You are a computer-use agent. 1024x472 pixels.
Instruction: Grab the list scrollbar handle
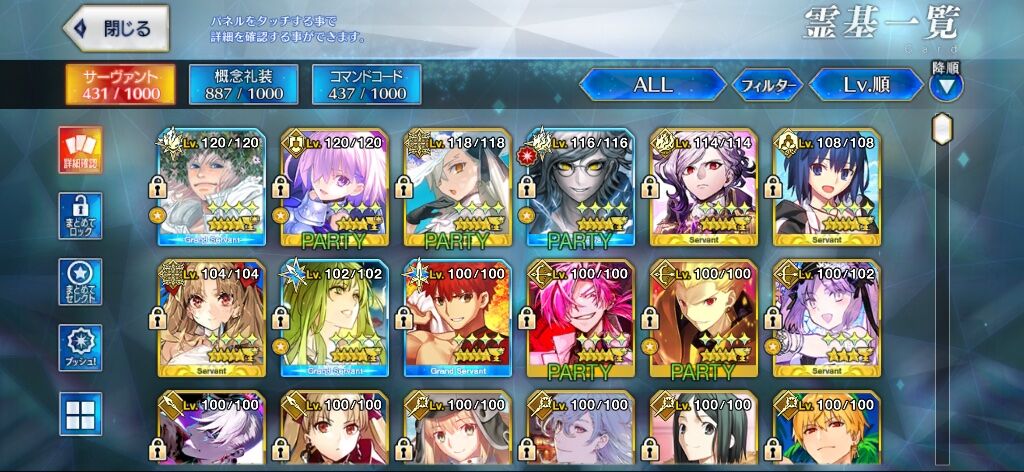coord(942,129)
